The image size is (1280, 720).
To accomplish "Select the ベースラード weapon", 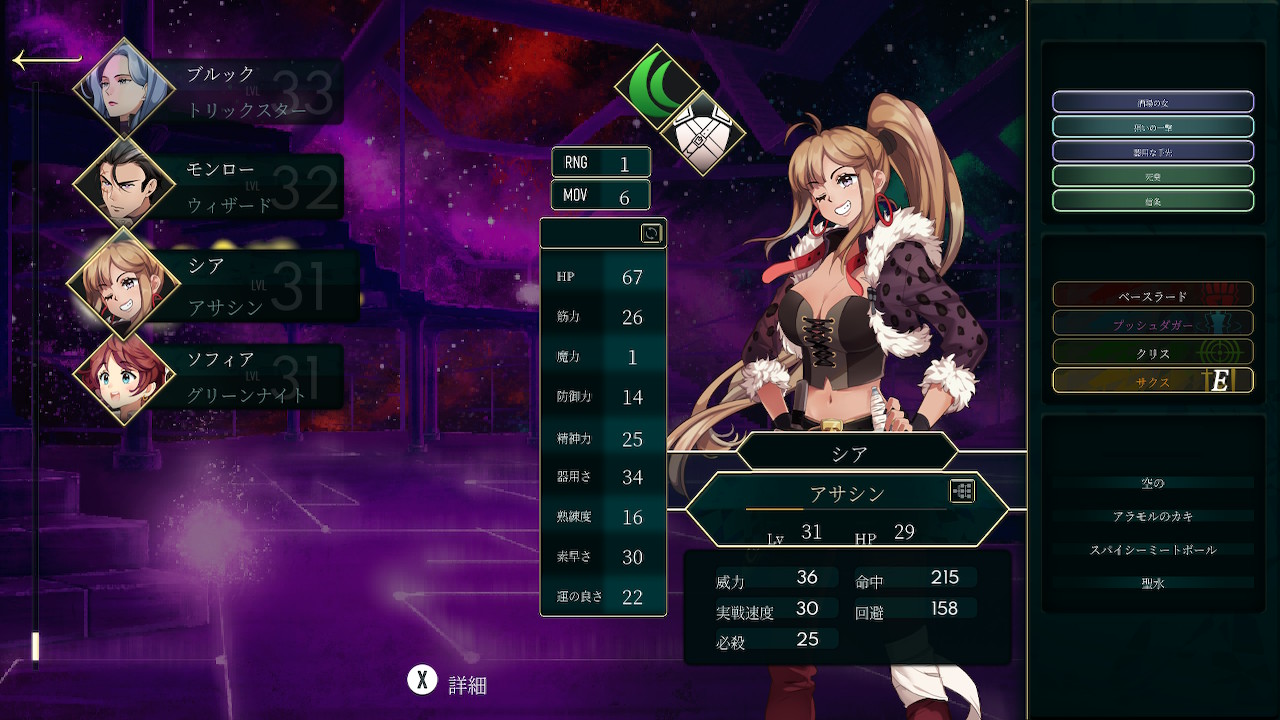I will point(1152,295).
